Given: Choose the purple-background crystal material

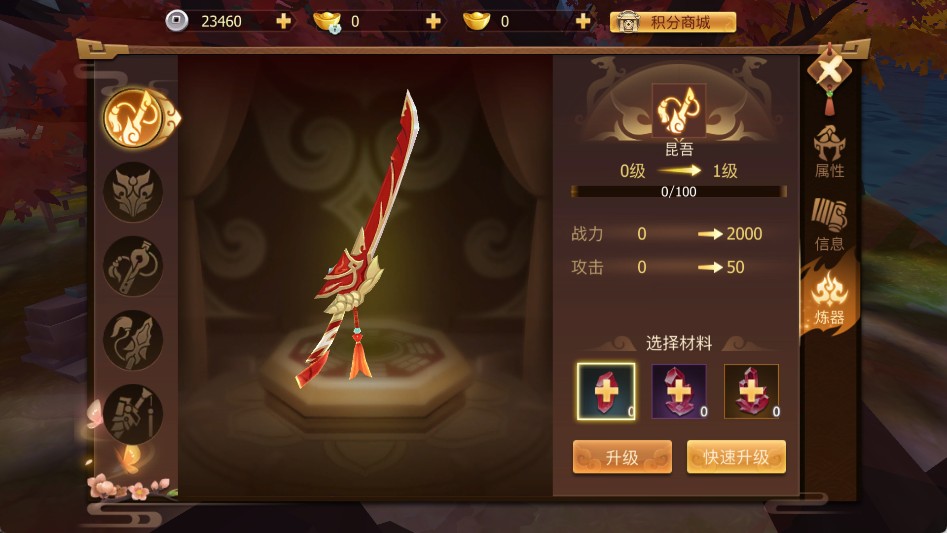Looking at the screenshot, I should point(679,391).
